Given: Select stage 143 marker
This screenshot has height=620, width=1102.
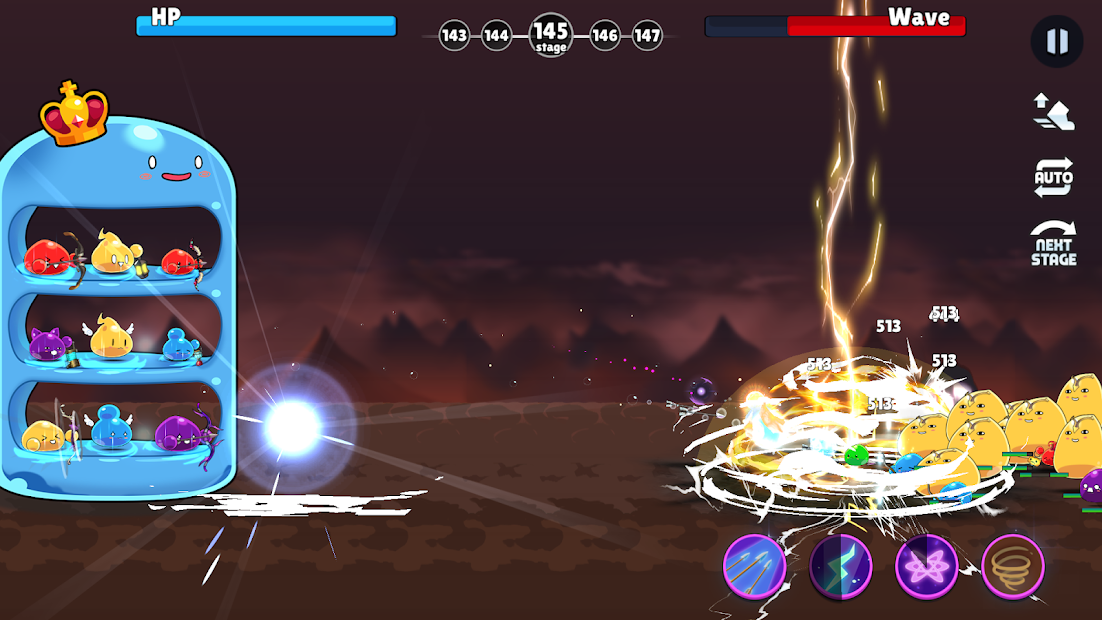Looking at the screenshot, I should 454,36.
